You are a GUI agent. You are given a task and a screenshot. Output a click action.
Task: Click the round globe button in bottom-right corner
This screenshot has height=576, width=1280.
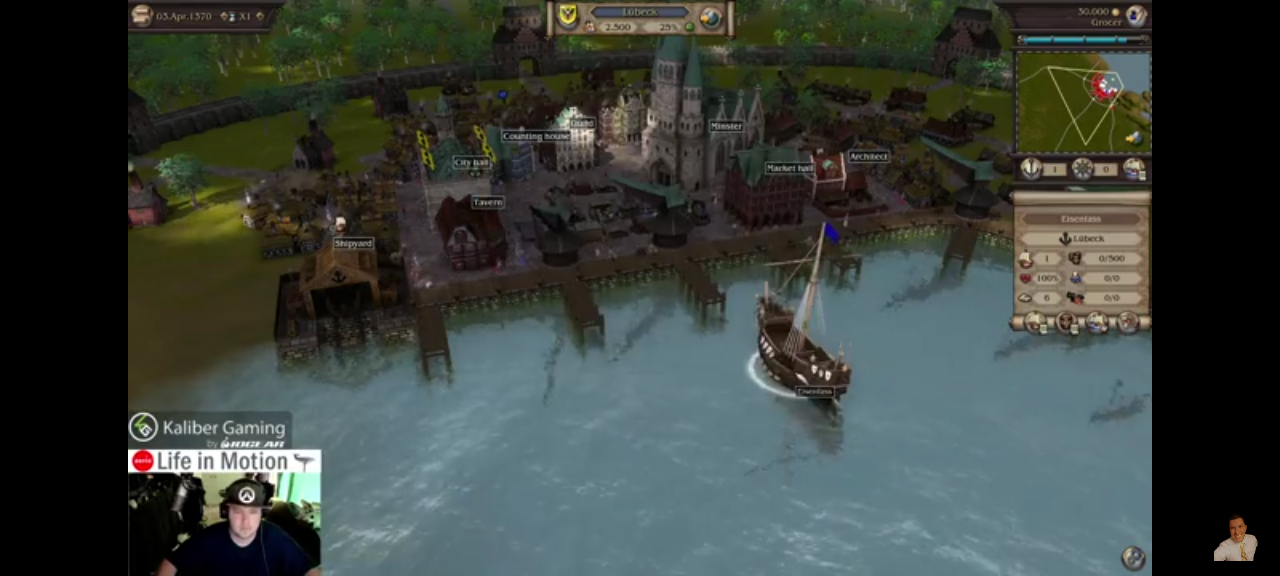(x=1133, y=557)
